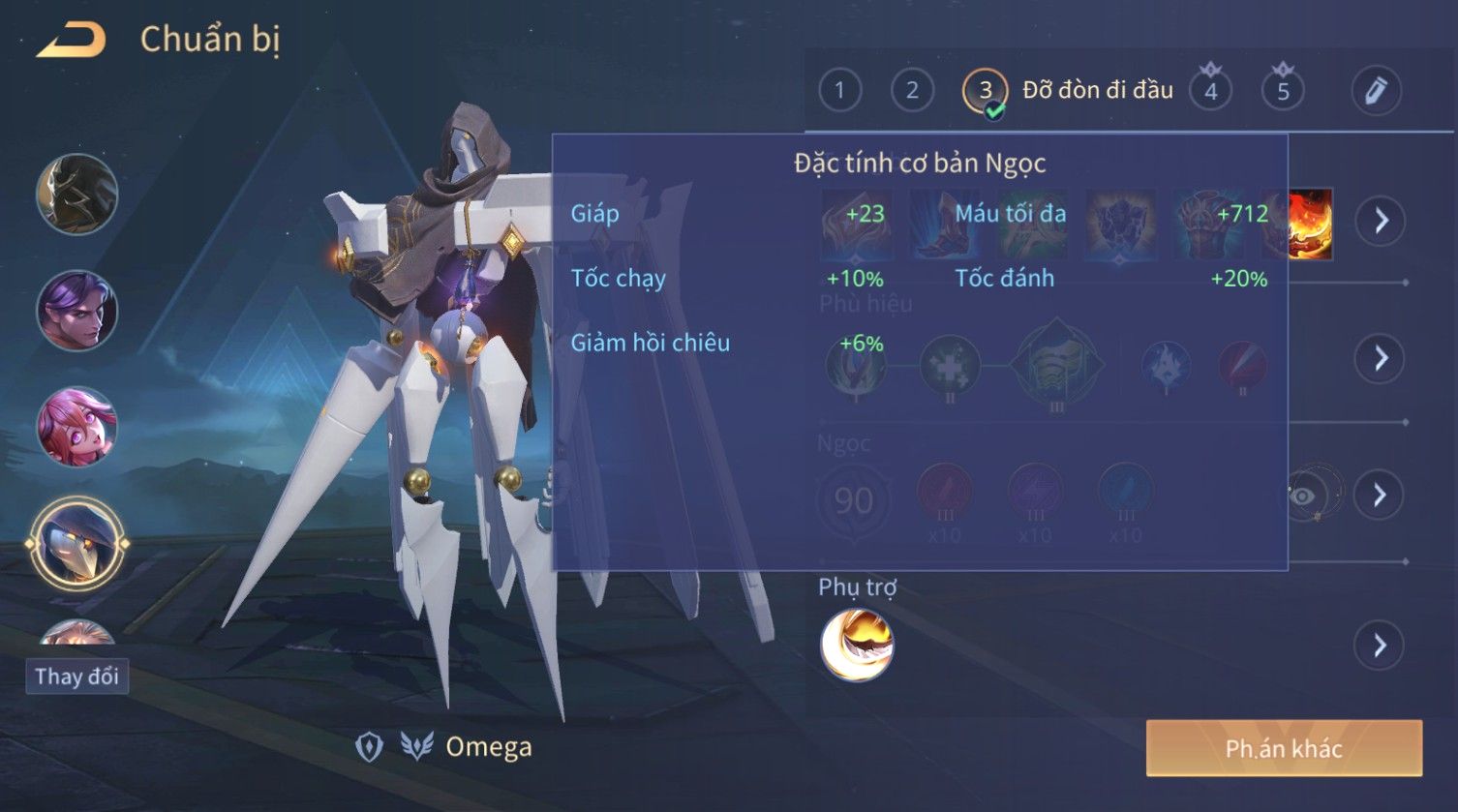The image size is (1458, 812).
Task: Select the highlighted Omega hero portrait
Action: [x=76, y=544]
